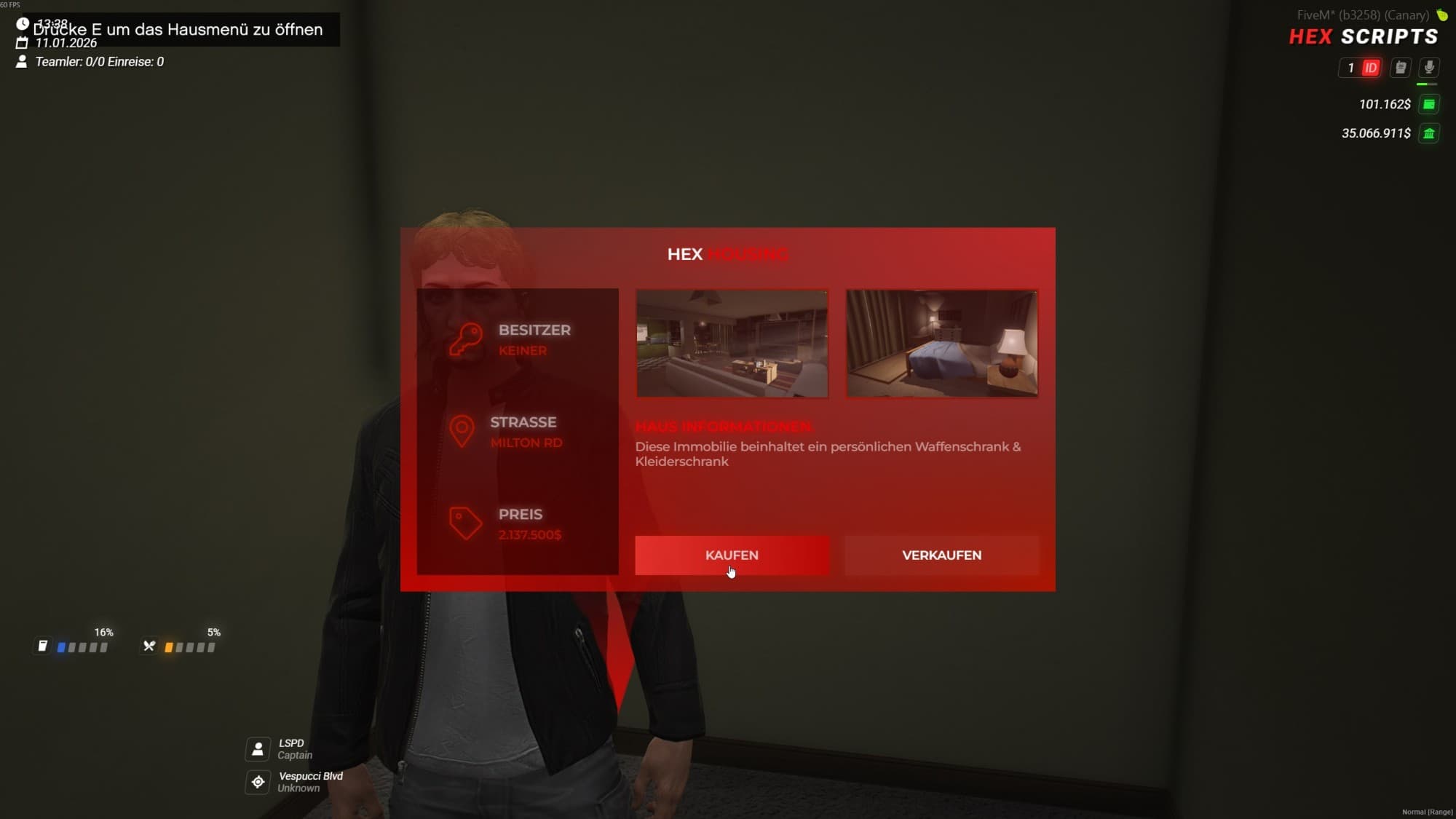The height and width of the screenshot is (819, 1456).
Task: Sell the house with VERKAUFEN
Action: 941,555
